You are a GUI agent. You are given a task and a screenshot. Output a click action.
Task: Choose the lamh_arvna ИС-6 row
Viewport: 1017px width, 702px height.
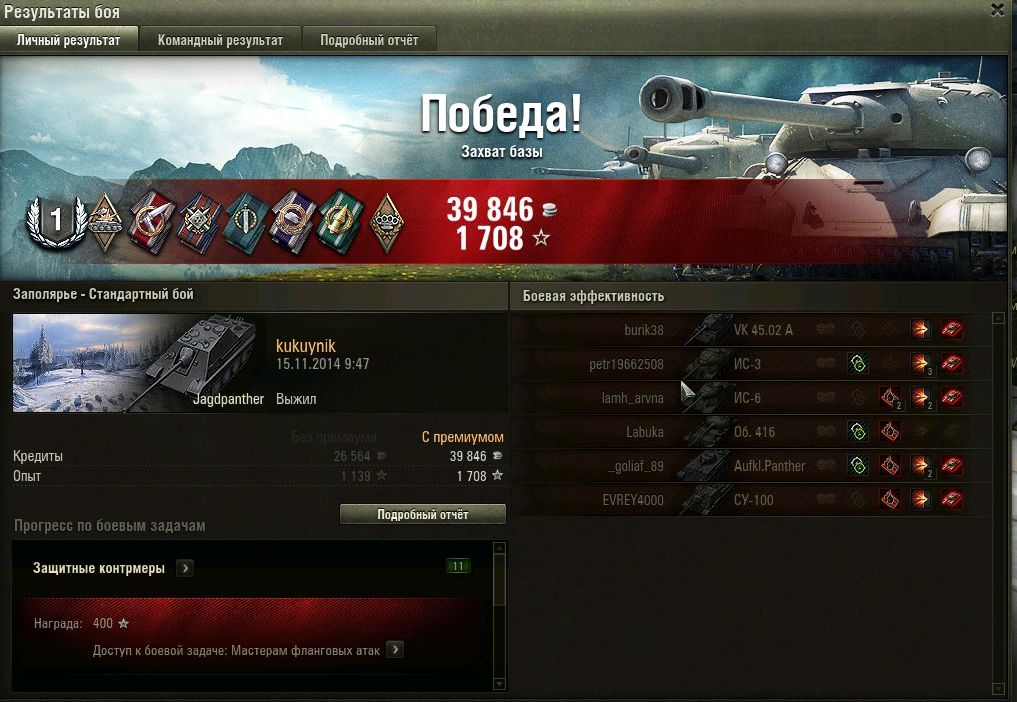(740, 398)
